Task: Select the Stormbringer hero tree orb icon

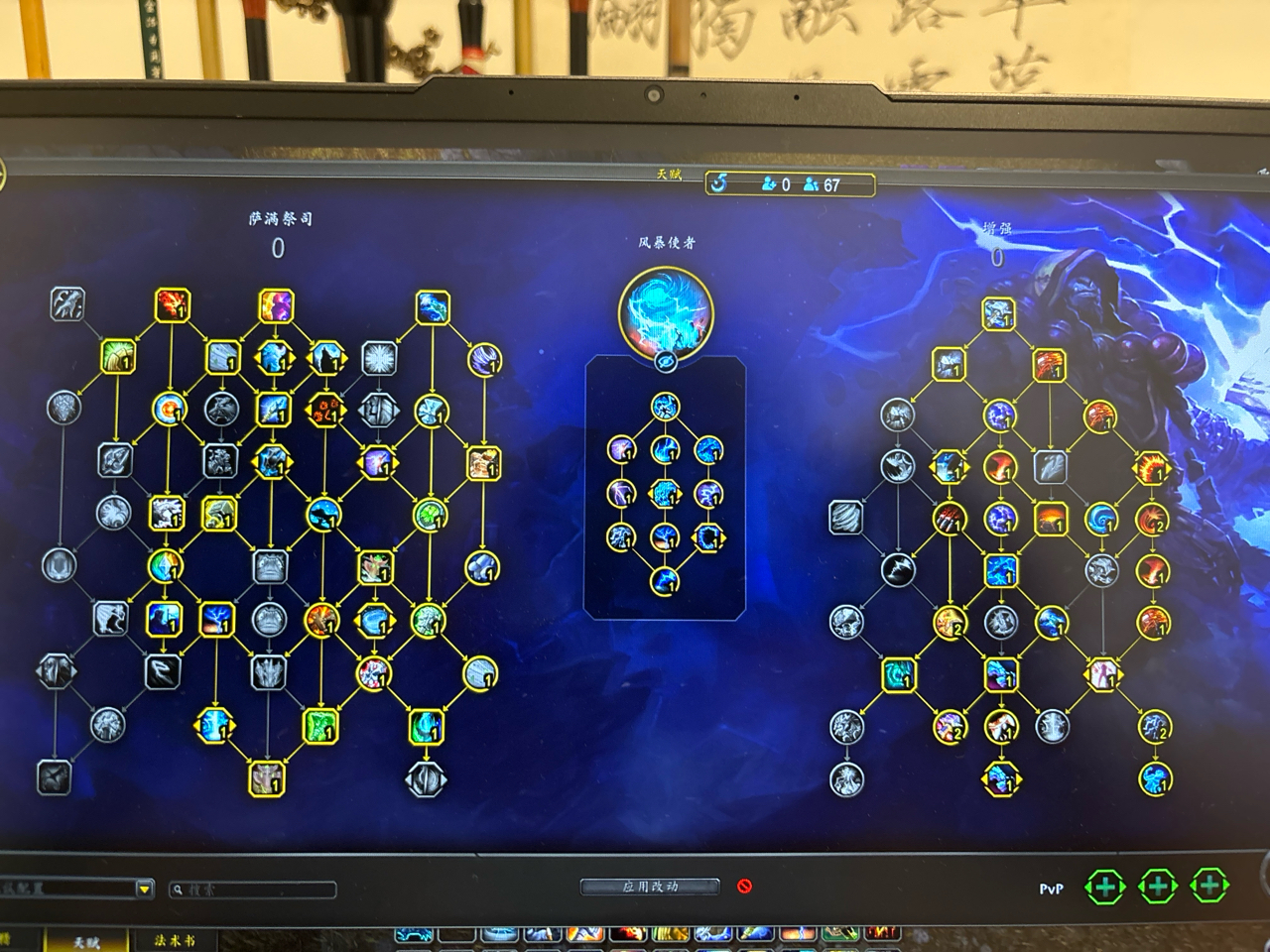Action: (x=665, y=313)
